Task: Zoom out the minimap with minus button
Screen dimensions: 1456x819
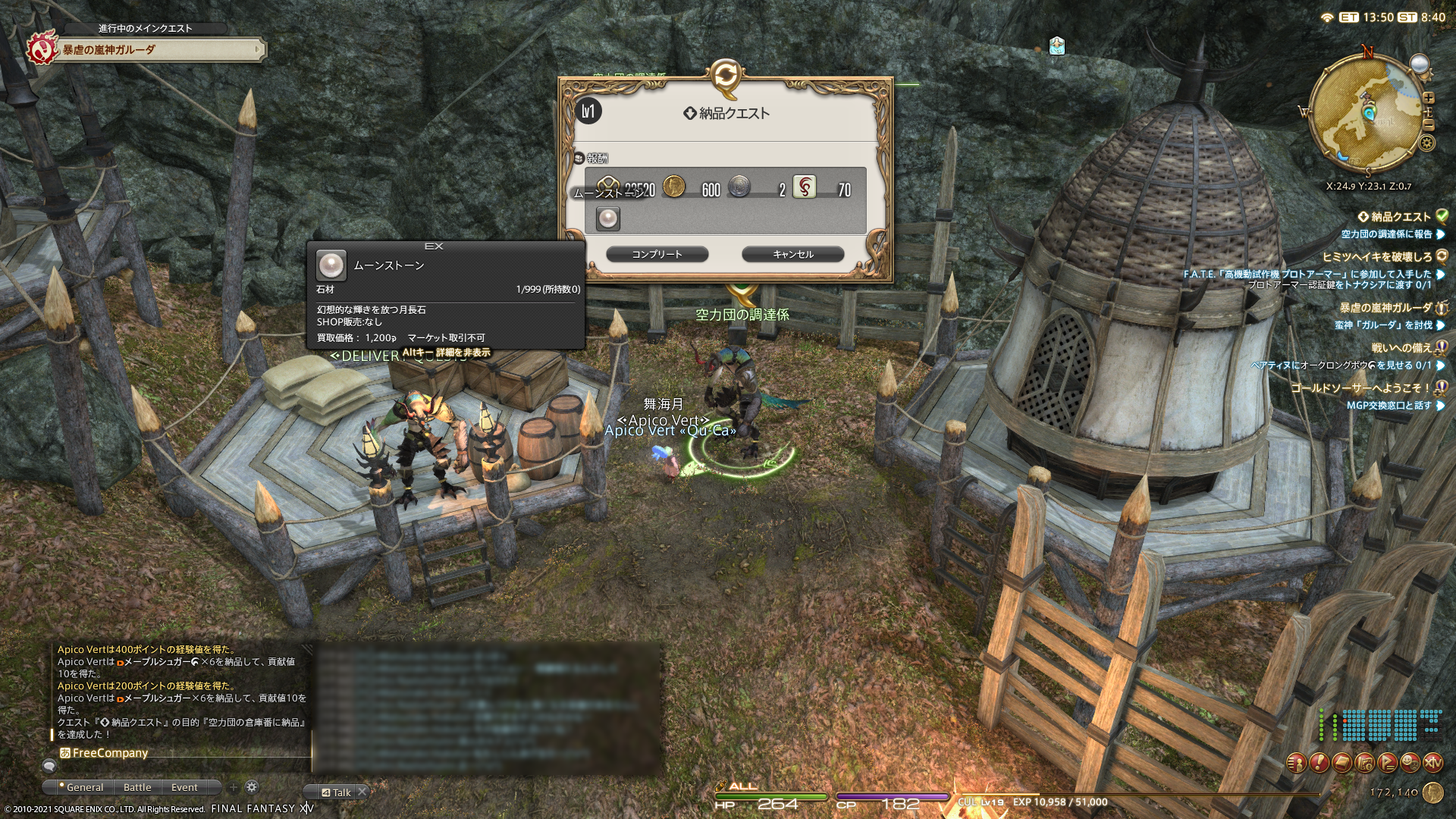Action: tap(1429, 124)
